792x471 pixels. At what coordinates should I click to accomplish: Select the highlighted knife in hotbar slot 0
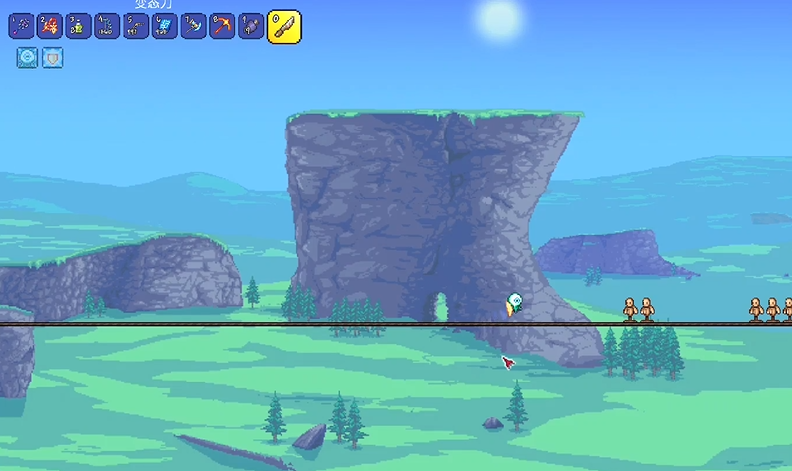tap(284, 27)
